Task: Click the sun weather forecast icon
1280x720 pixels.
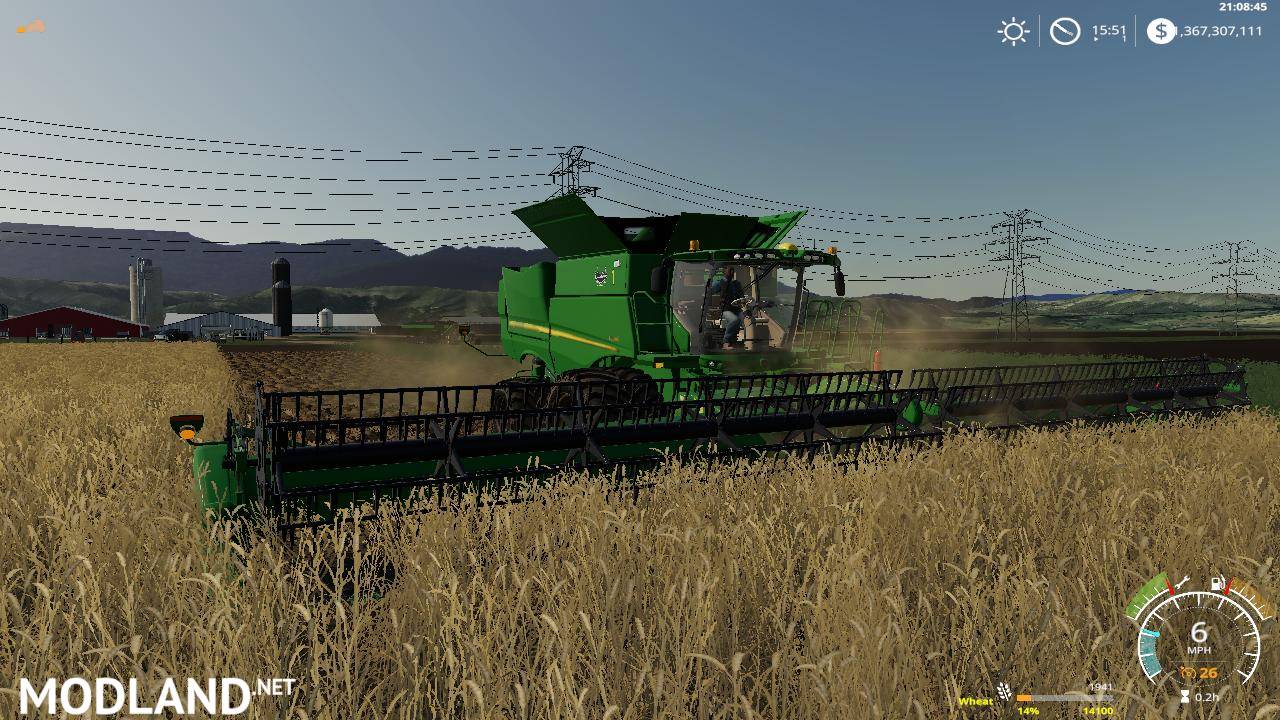Action: click(x=1012, y=31)
